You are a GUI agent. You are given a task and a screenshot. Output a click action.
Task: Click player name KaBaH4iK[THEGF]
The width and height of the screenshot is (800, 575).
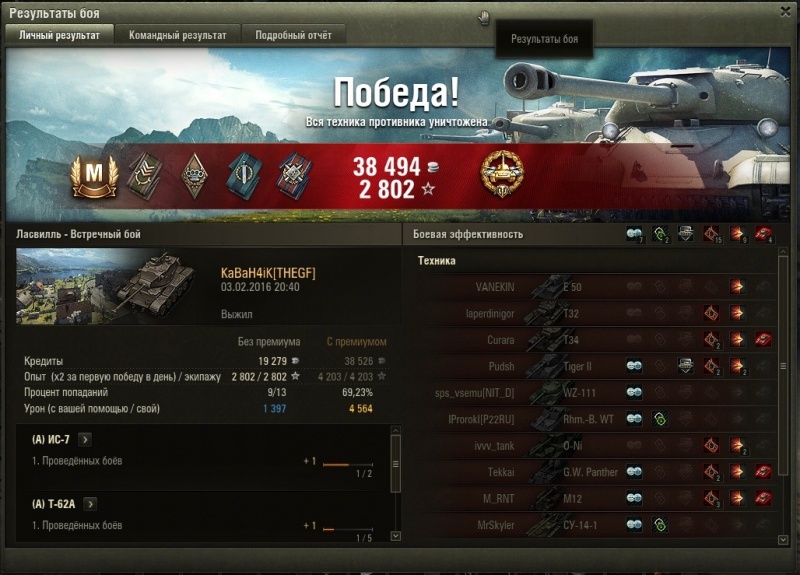point(268,273)
